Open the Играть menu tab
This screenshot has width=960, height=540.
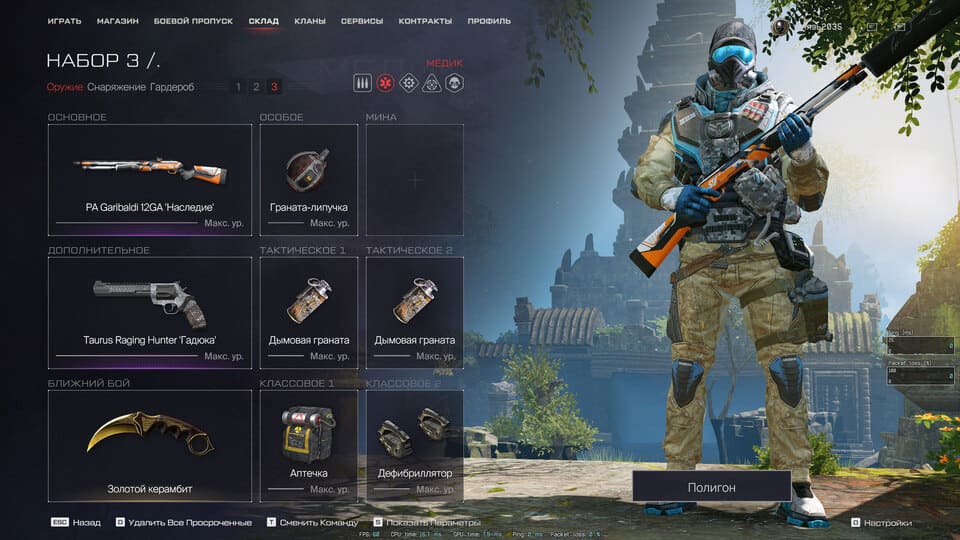click(64, 21)
